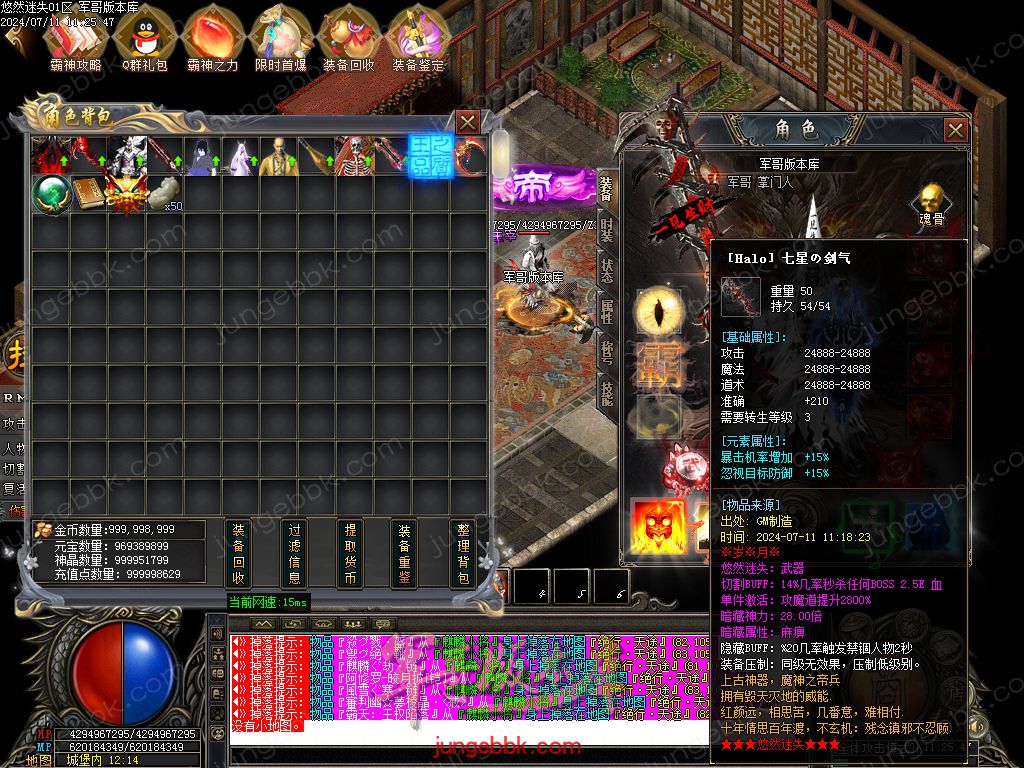Image resolution: width=1024 pixels, height=768 pixels.
Task: Click the 整理背包 sort bag button
Action: point(462,553)
